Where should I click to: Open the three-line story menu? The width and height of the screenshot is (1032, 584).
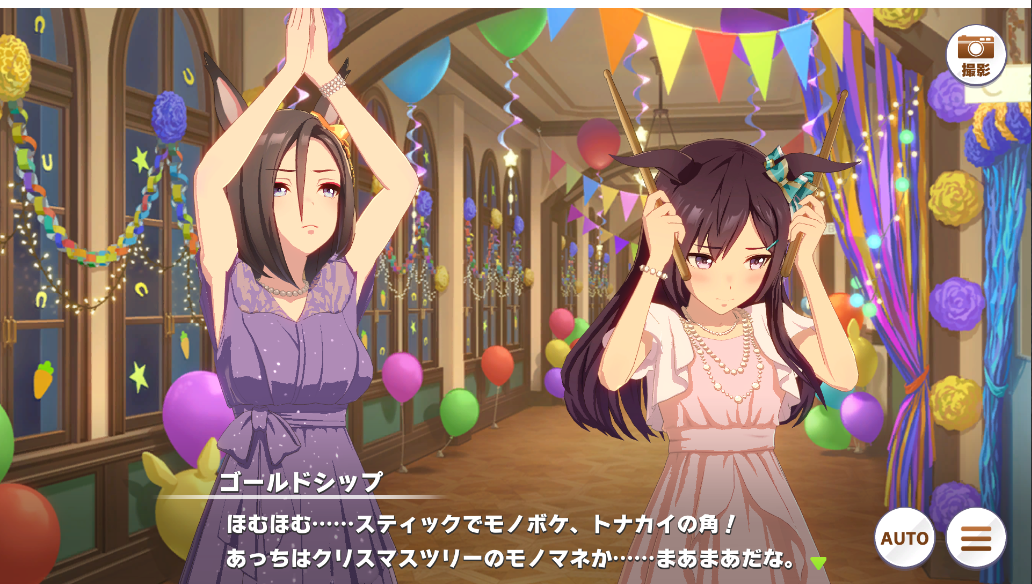click(x=976, y=538)
